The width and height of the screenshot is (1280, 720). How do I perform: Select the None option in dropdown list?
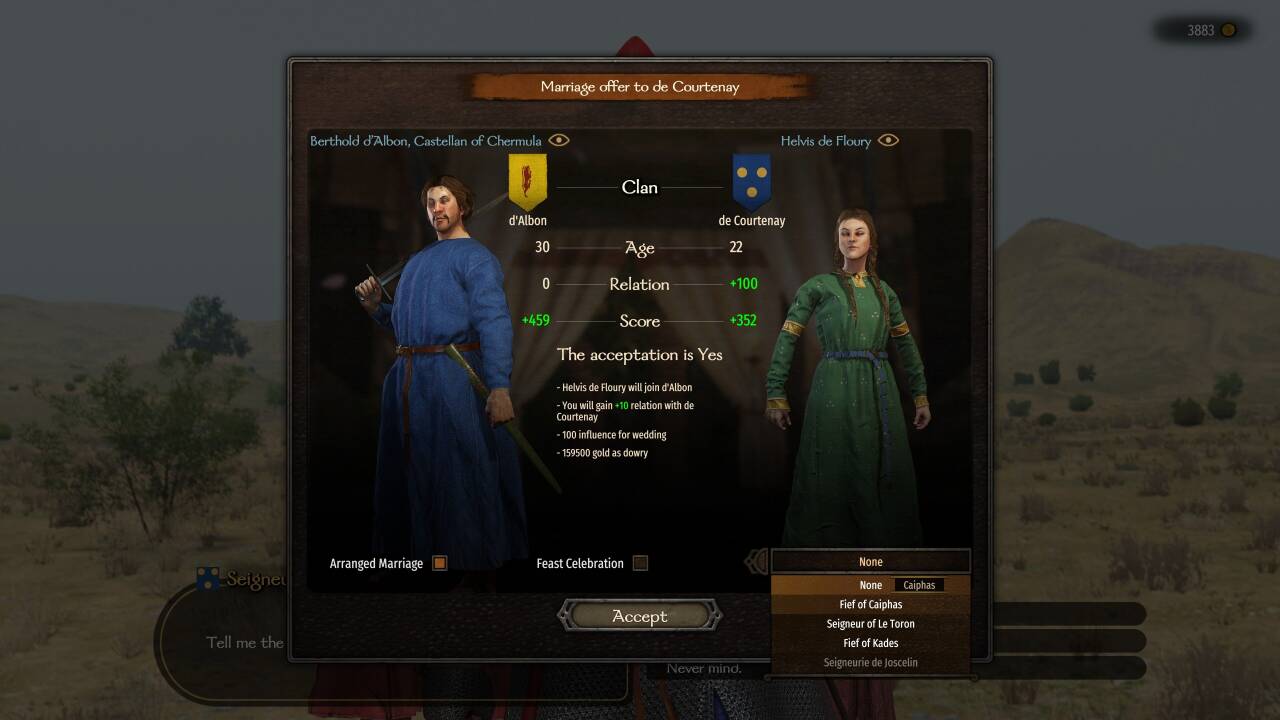coord(870,585)
